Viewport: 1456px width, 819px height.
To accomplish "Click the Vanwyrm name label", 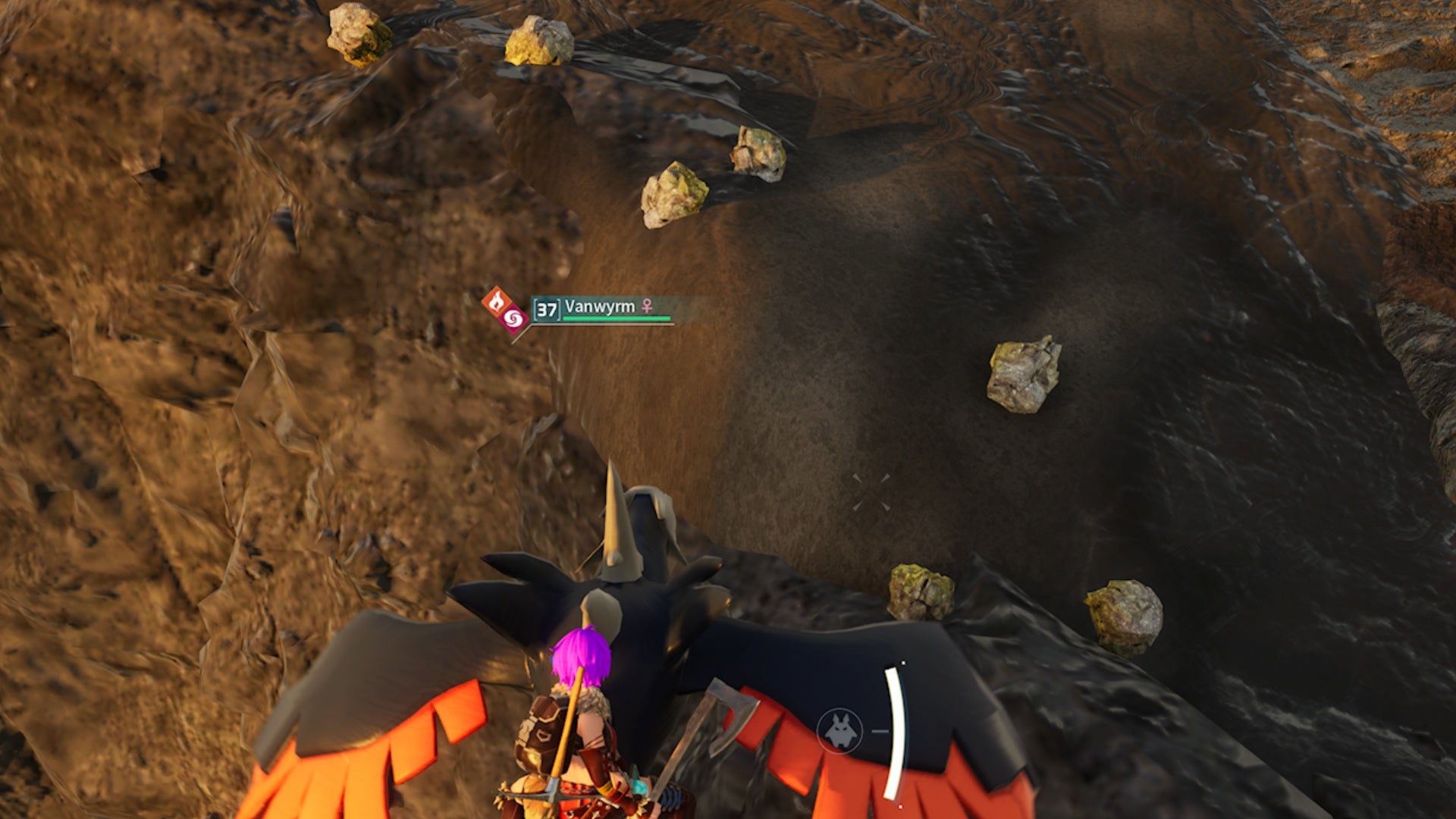I will point(599,309).
